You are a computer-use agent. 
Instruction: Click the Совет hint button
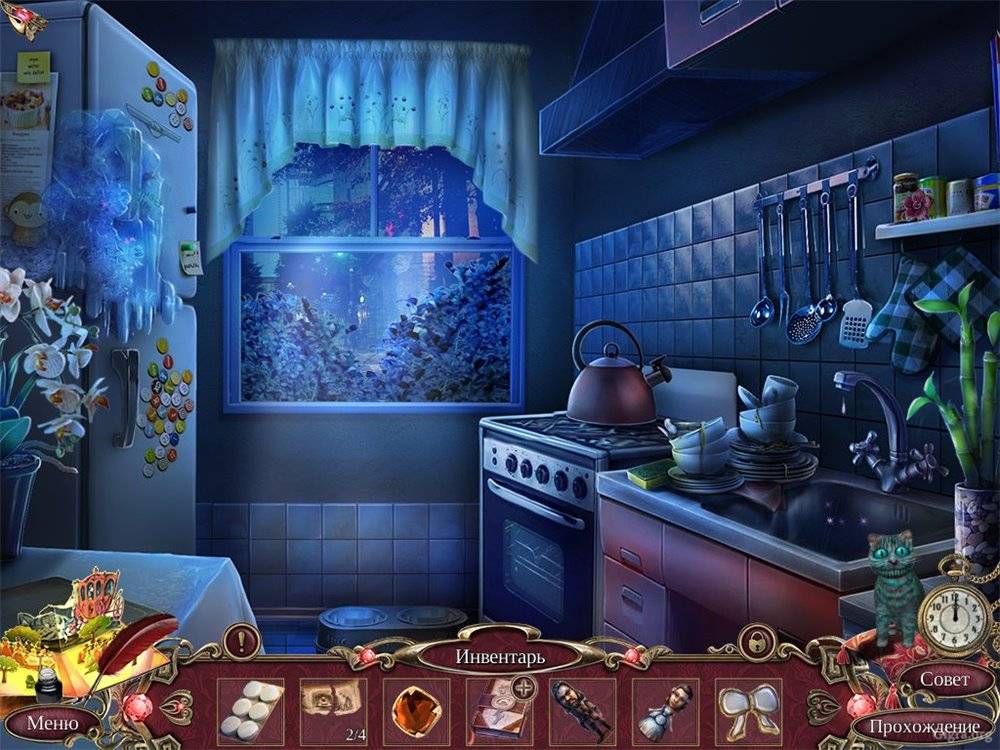[x=943, y=678]
